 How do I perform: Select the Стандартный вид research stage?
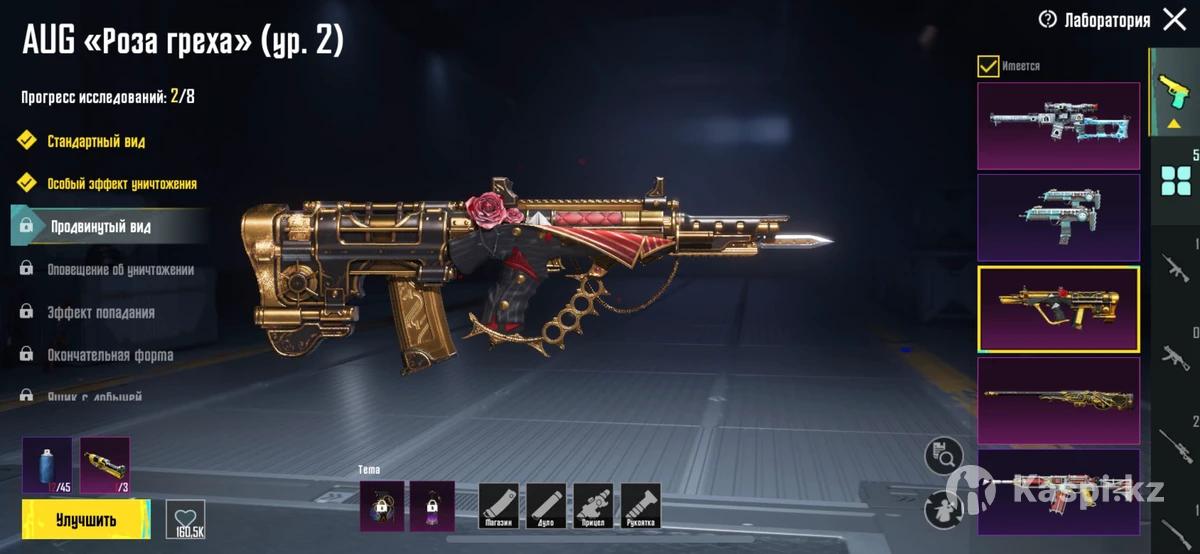96,141
